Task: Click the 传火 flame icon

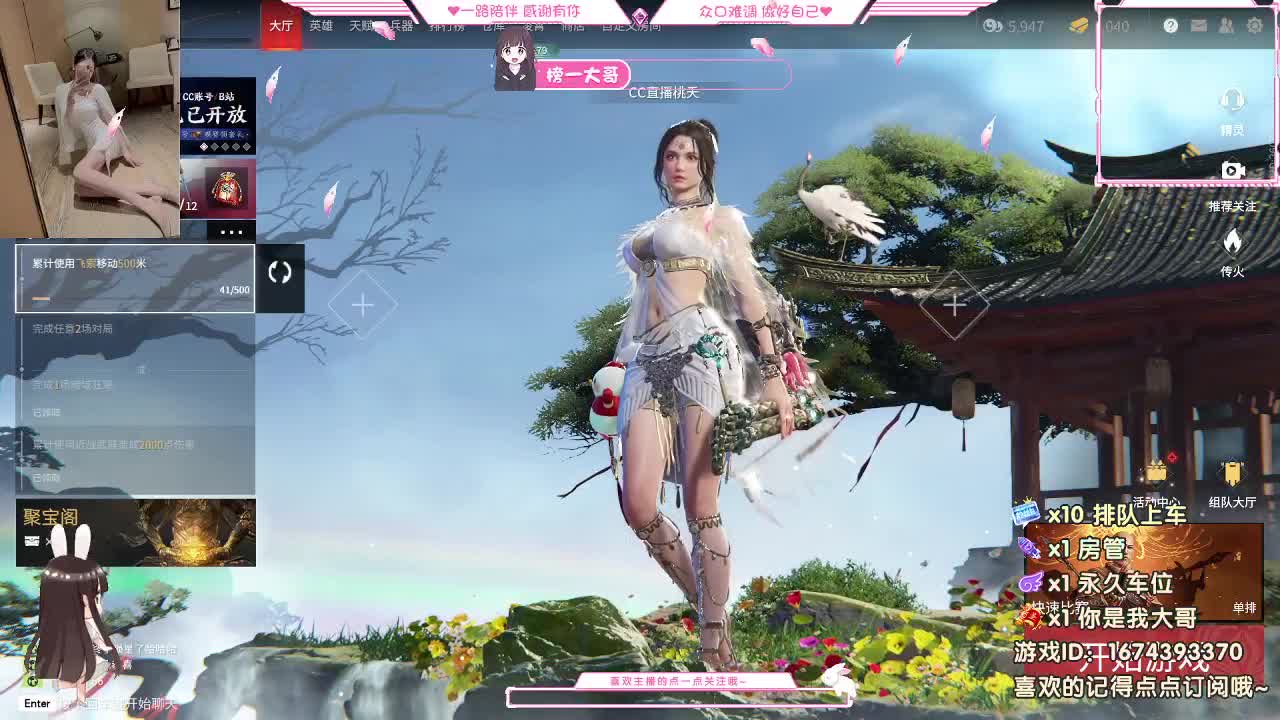Action: point(1232,240)
